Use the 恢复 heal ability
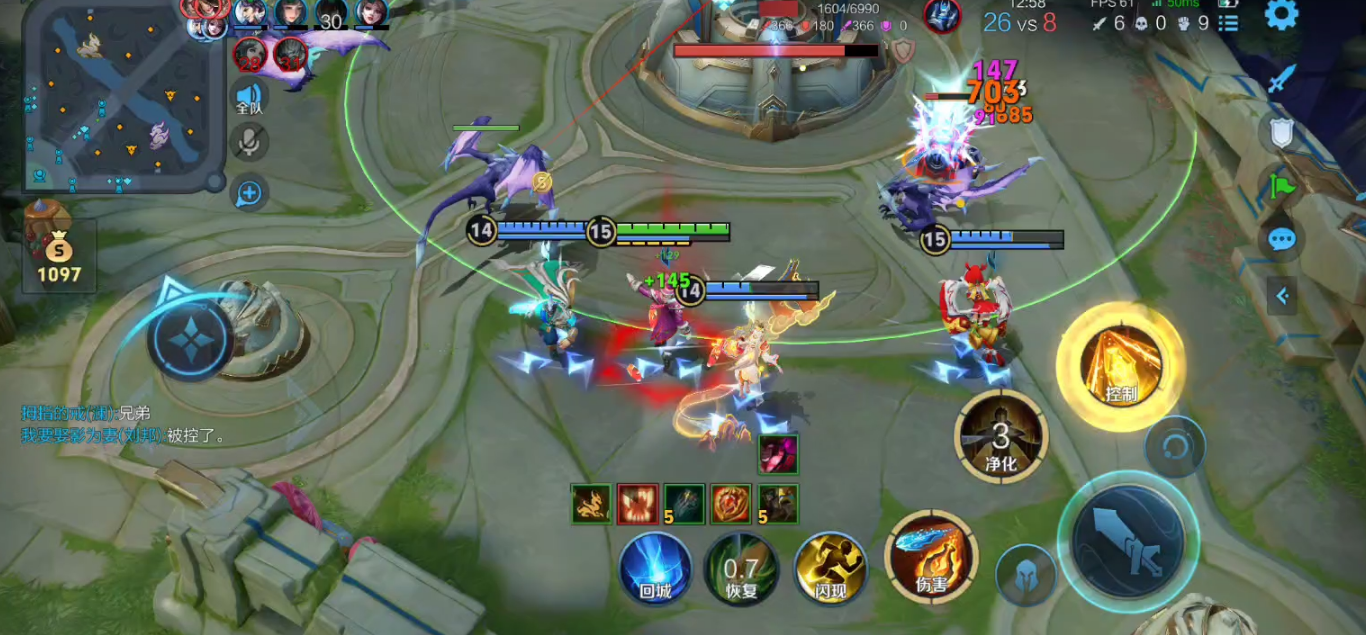This screenshot has width=1366, height=635. [x=741, y=569]
